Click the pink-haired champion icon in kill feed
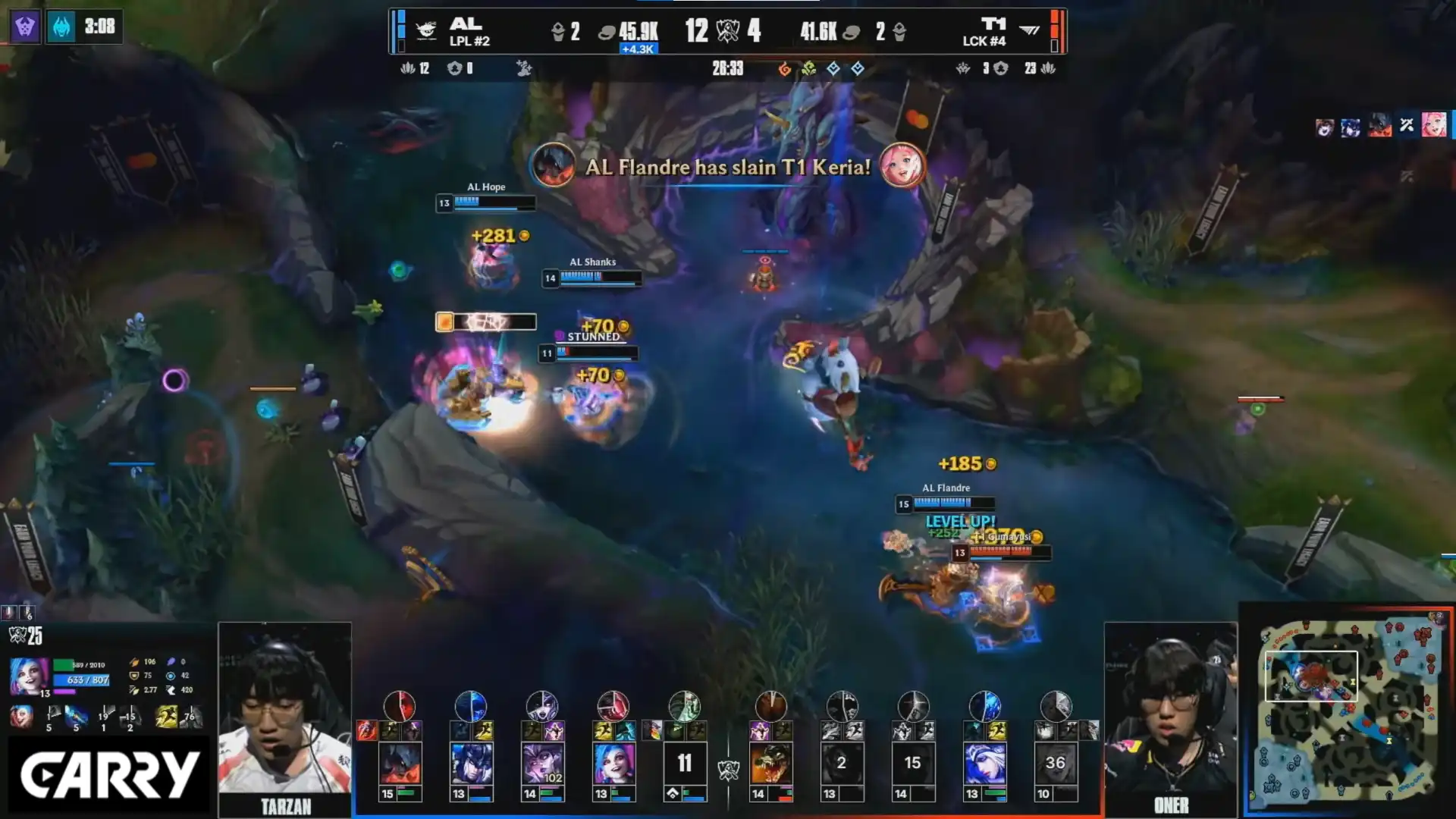 tap(1433, 125)
